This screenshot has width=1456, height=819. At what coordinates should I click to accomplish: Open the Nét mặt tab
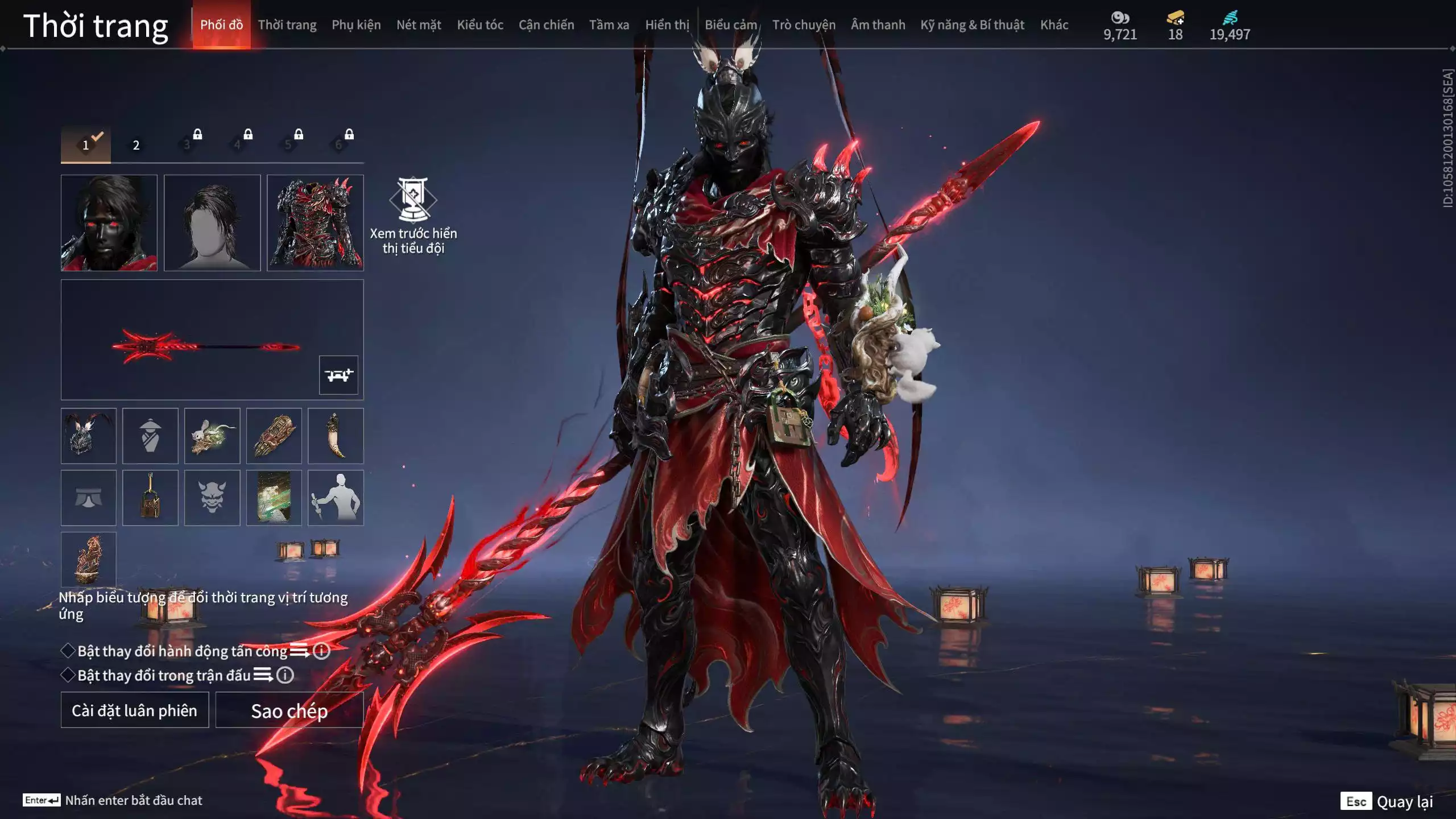(419, 25)
